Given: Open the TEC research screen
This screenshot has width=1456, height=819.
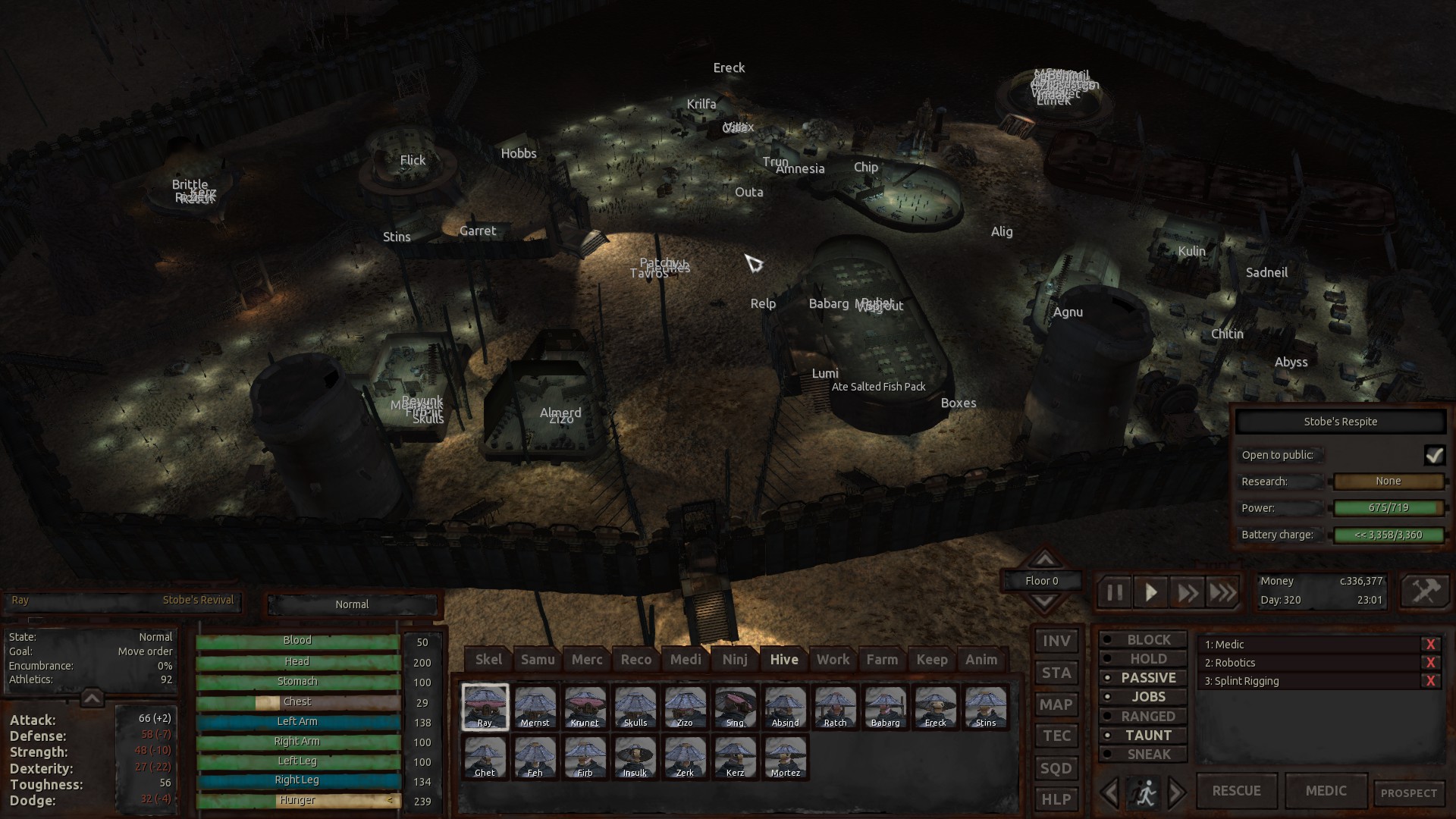Looking at the screenshot, I should 1055,736.
